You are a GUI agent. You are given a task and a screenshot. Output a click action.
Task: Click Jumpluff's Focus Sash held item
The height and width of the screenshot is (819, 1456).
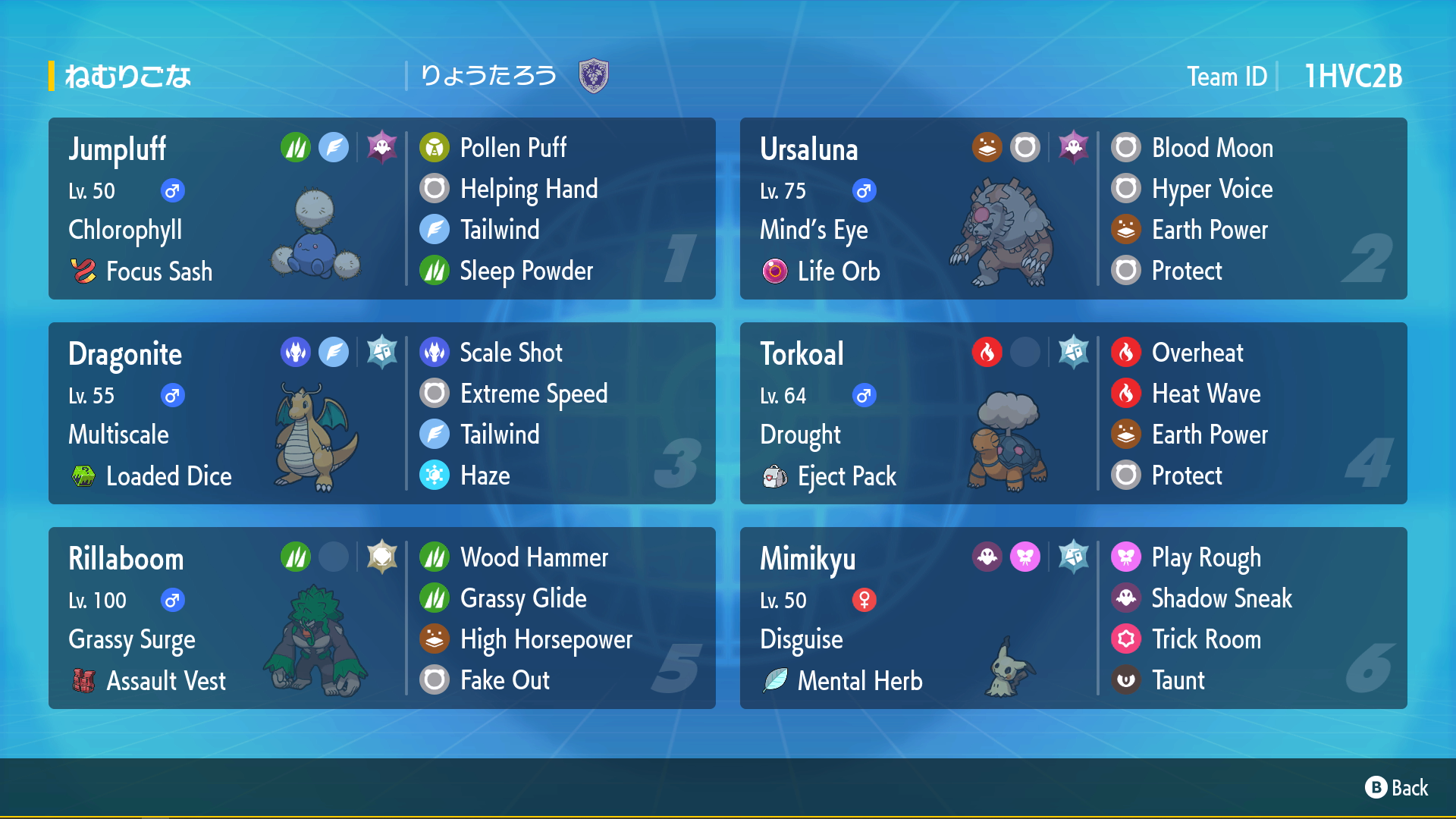(158, 271)
